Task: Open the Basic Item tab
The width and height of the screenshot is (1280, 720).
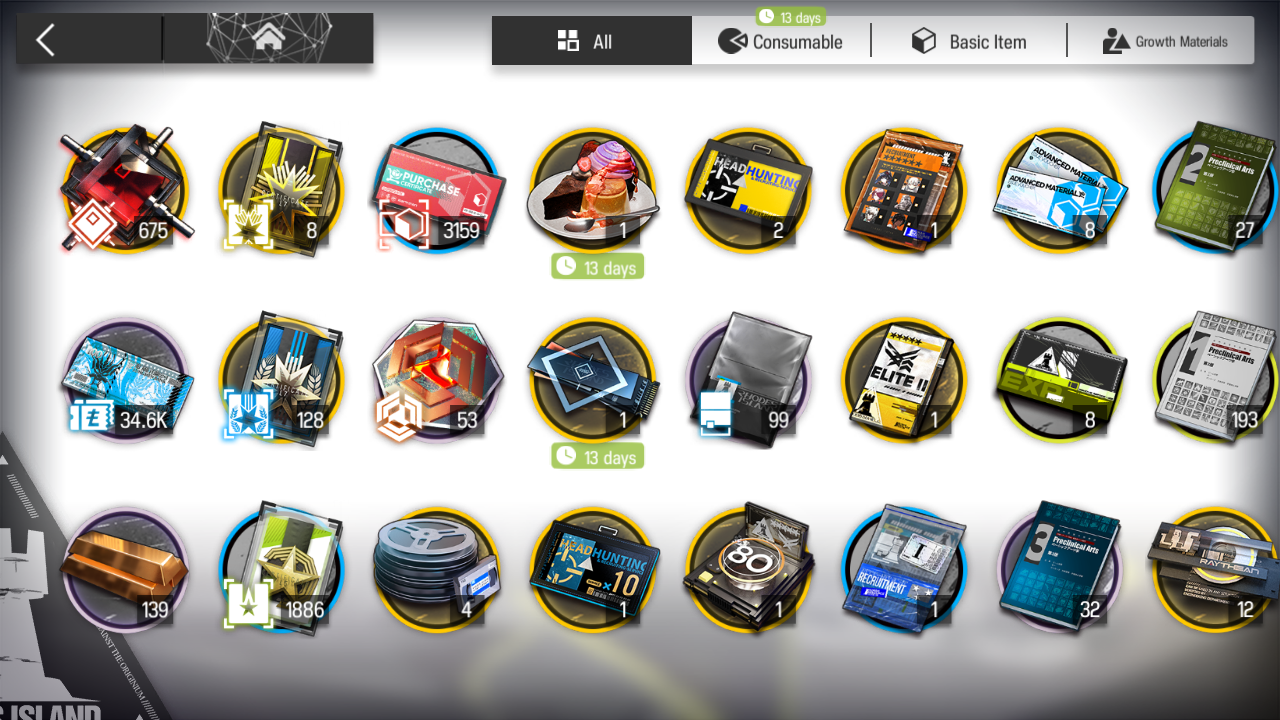Action: [968, 41]
